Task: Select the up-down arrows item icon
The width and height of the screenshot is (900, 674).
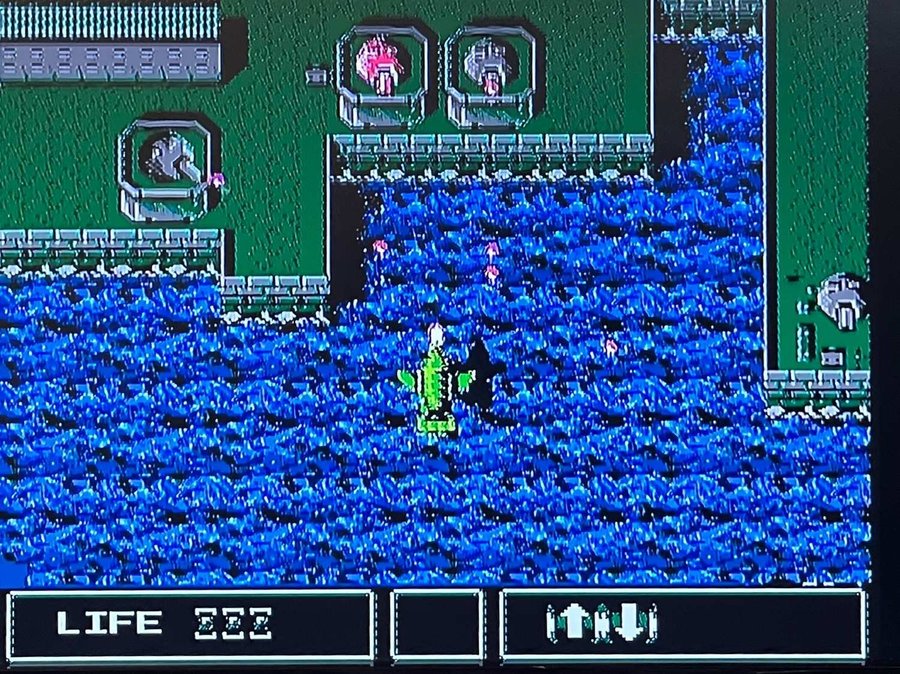Action: 601,624
